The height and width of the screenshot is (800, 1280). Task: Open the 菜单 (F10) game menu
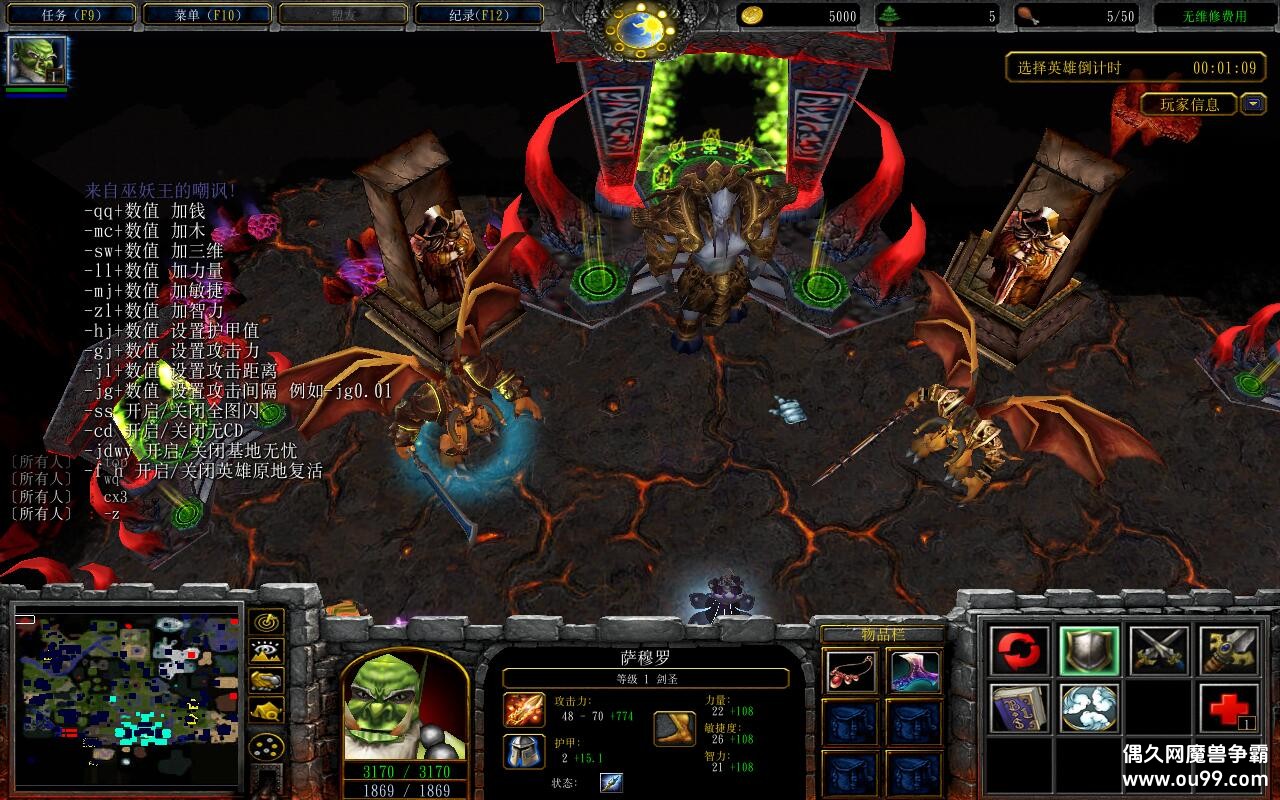tap(208, 15)
